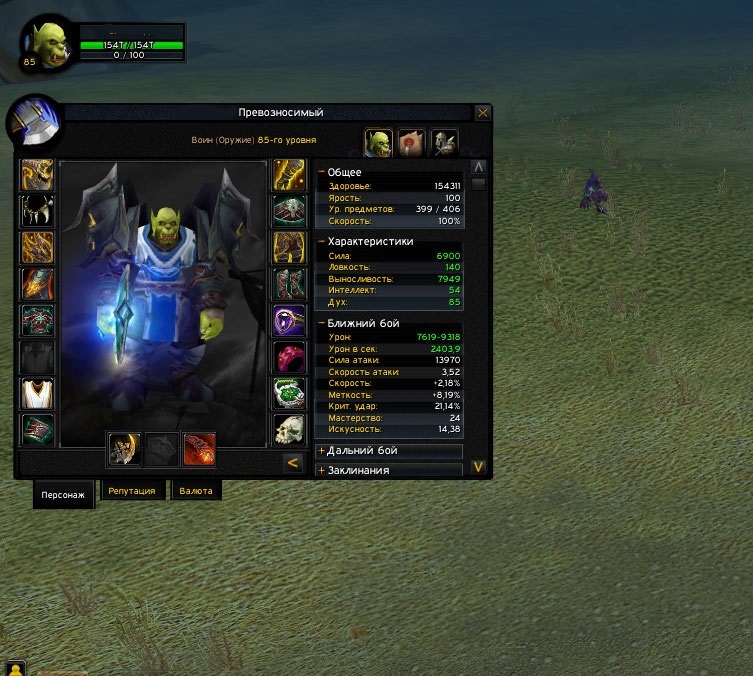The width and height of the screenshot is (753, 676).
Task: Select the white tabard slot
Action: [38, 393]
